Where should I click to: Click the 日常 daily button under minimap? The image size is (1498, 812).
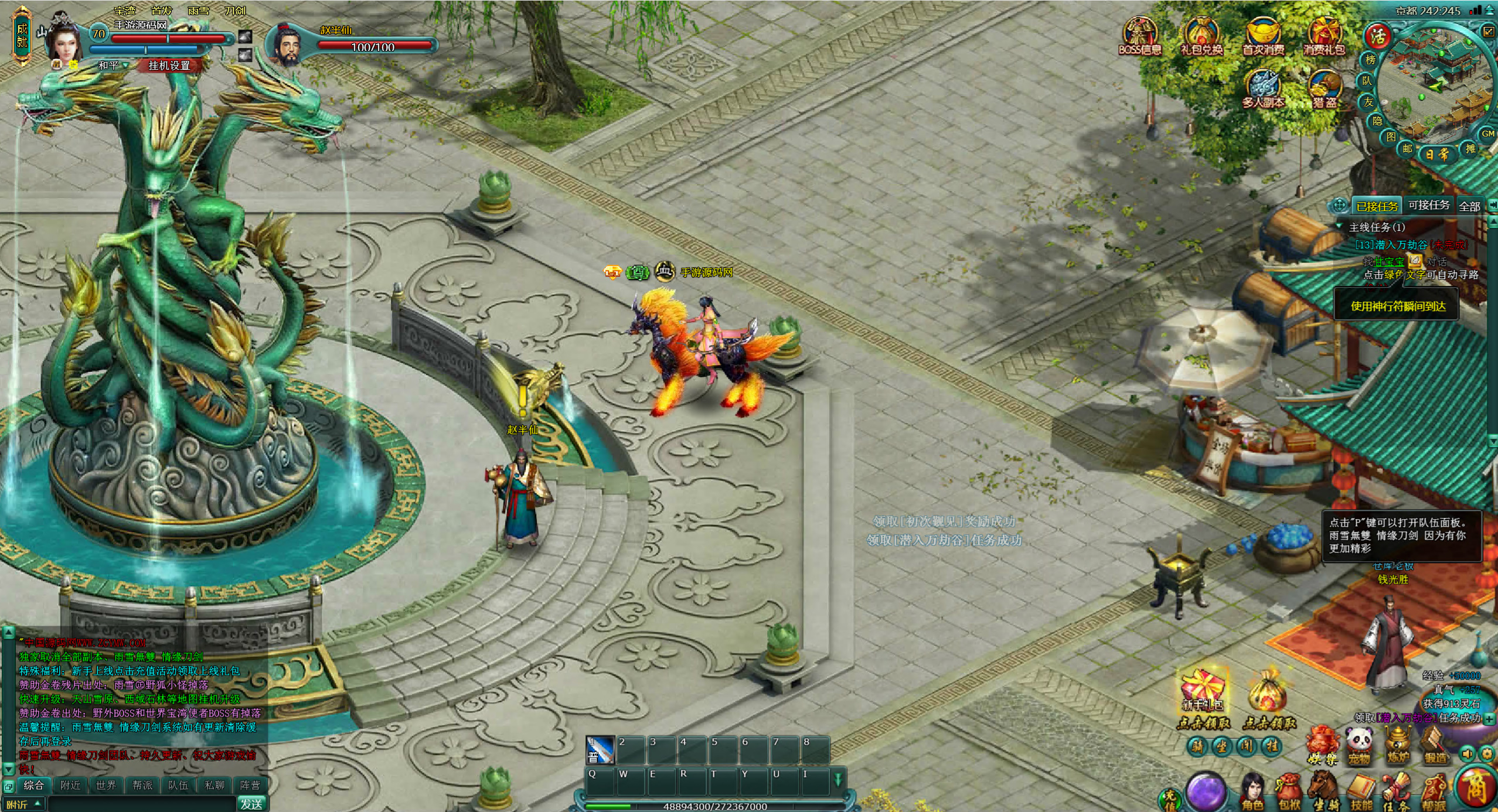click(x=1436, y=154)
